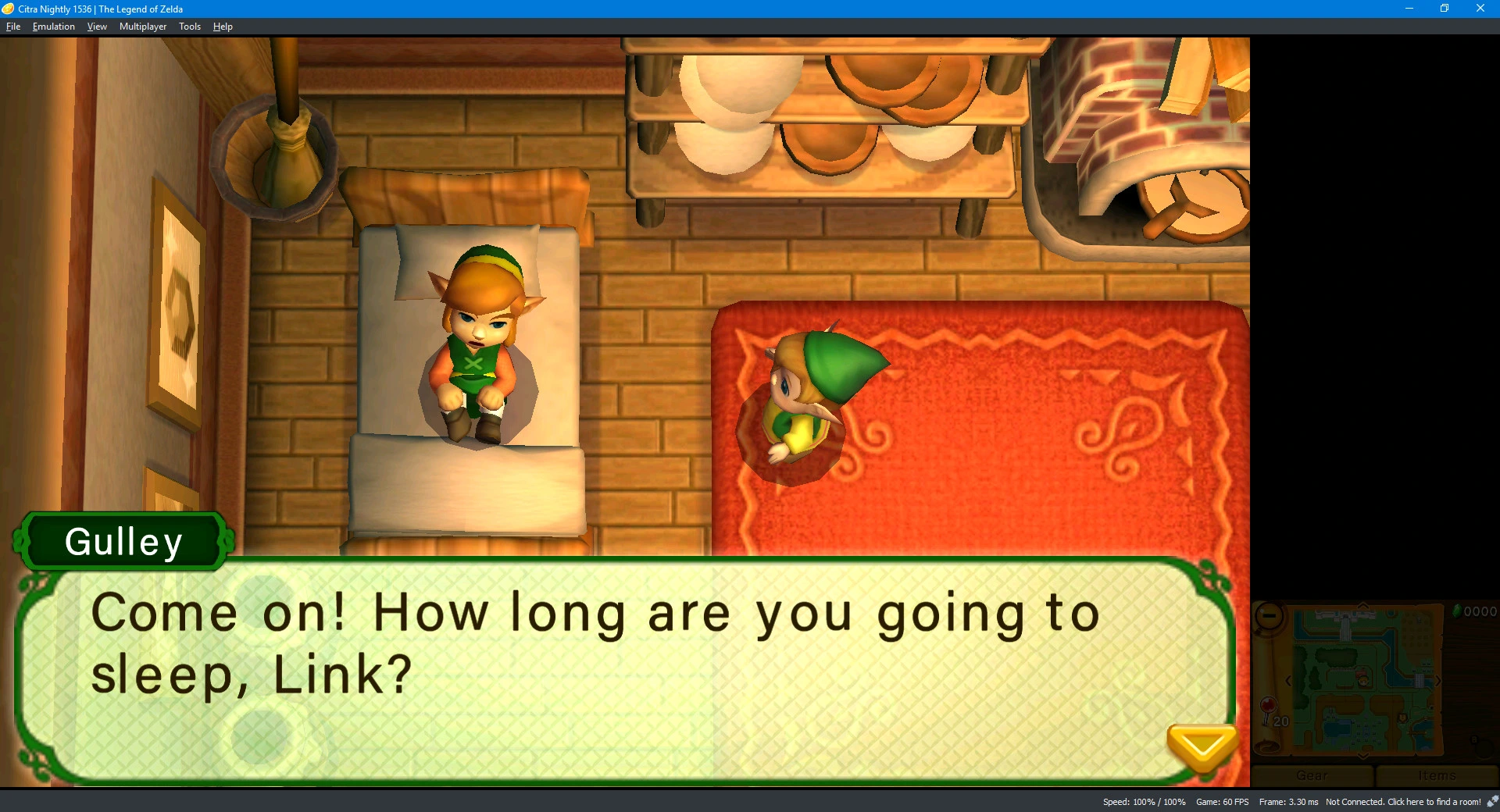
Task: Expand the map upward using the top chevron
Action: (x=1362, y=605)
